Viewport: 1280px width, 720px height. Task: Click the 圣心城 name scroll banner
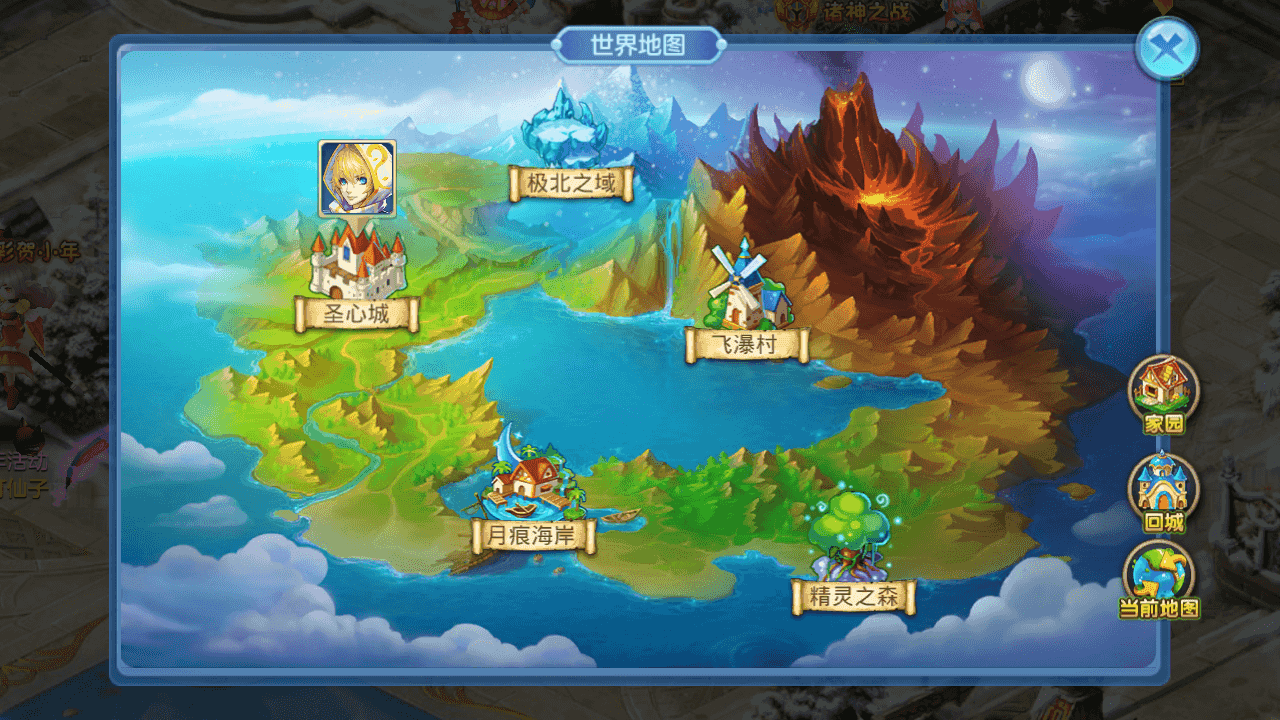(x=355, y=313)
